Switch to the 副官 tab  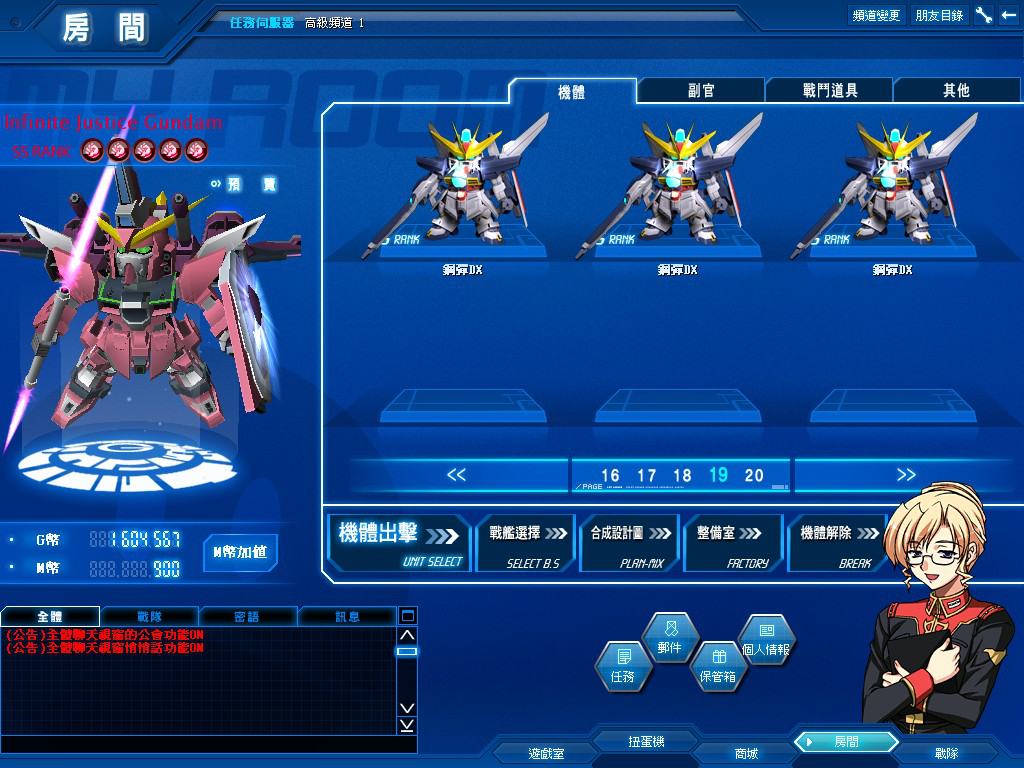click(701, 91)
